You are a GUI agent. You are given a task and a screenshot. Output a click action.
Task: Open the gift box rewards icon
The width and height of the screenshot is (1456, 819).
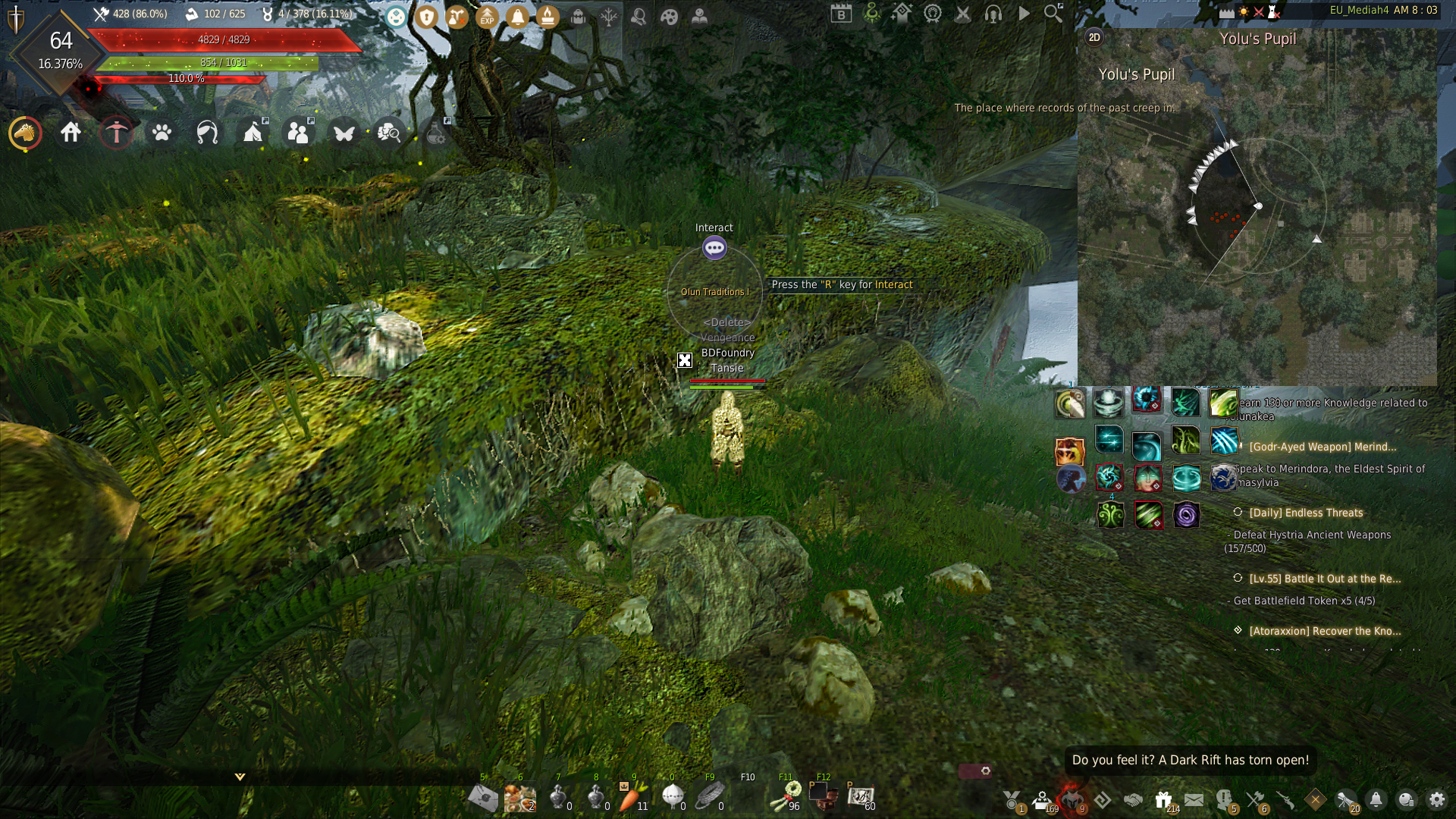point(1163,799)
